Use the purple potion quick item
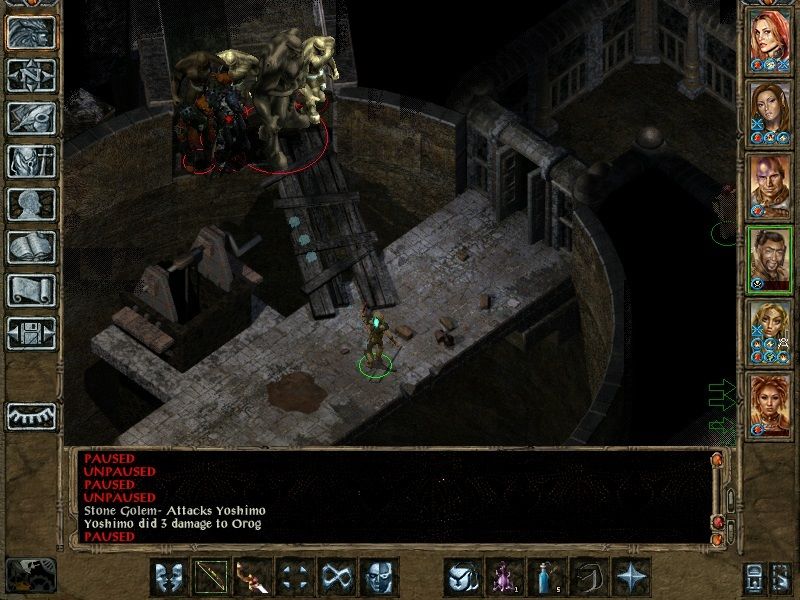The image size is (800, 600). click(504, 577)
